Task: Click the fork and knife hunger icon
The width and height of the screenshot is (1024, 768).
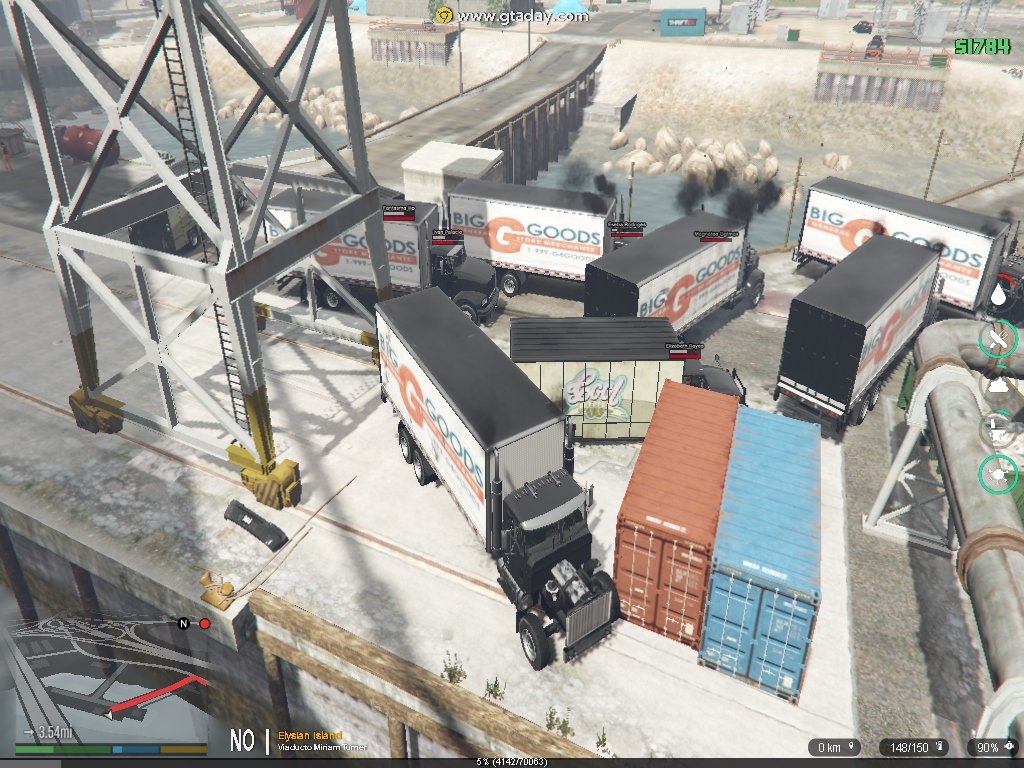Action: coord(998,341)
